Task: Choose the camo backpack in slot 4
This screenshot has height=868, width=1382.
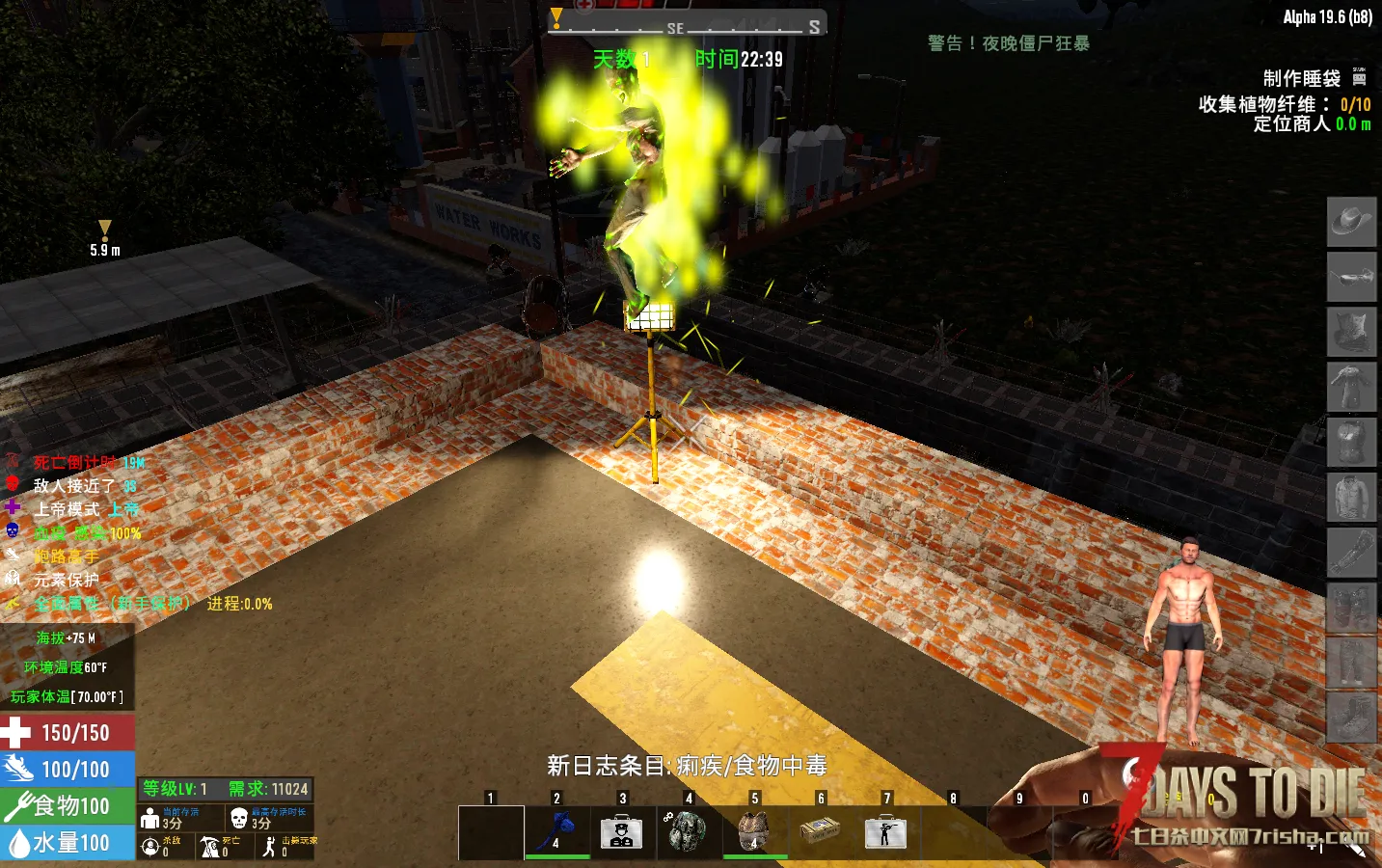Action: pyautogui.click(x=689, y=830)
